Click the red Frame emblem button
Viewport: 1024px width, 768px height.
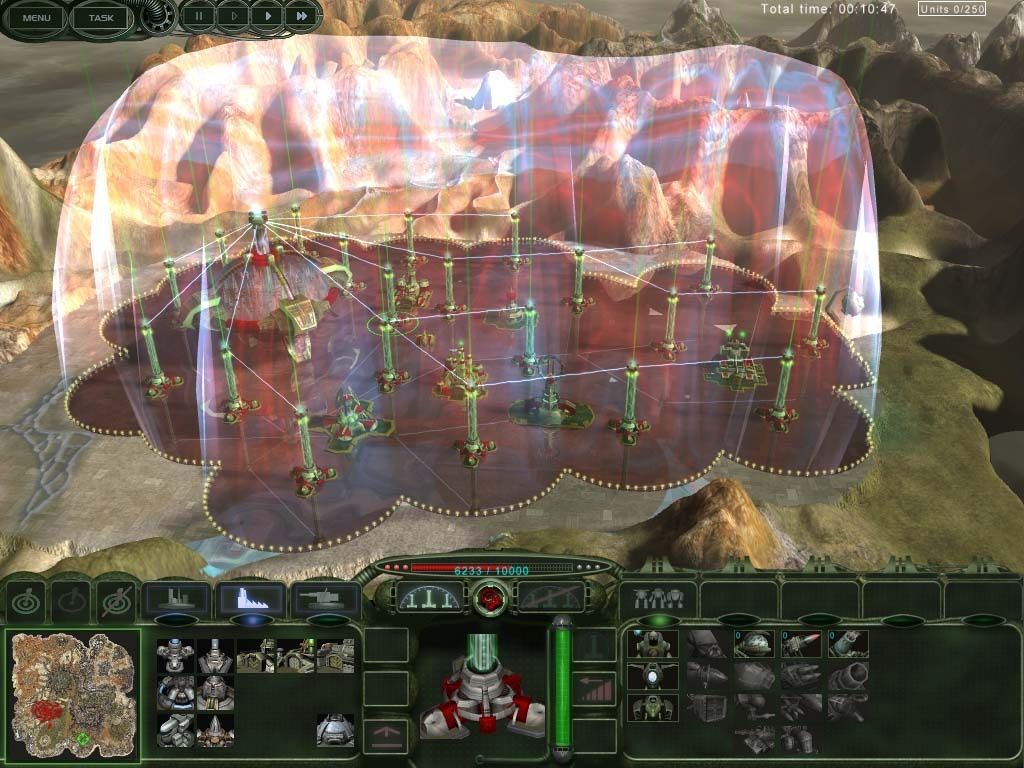point(491,599)
